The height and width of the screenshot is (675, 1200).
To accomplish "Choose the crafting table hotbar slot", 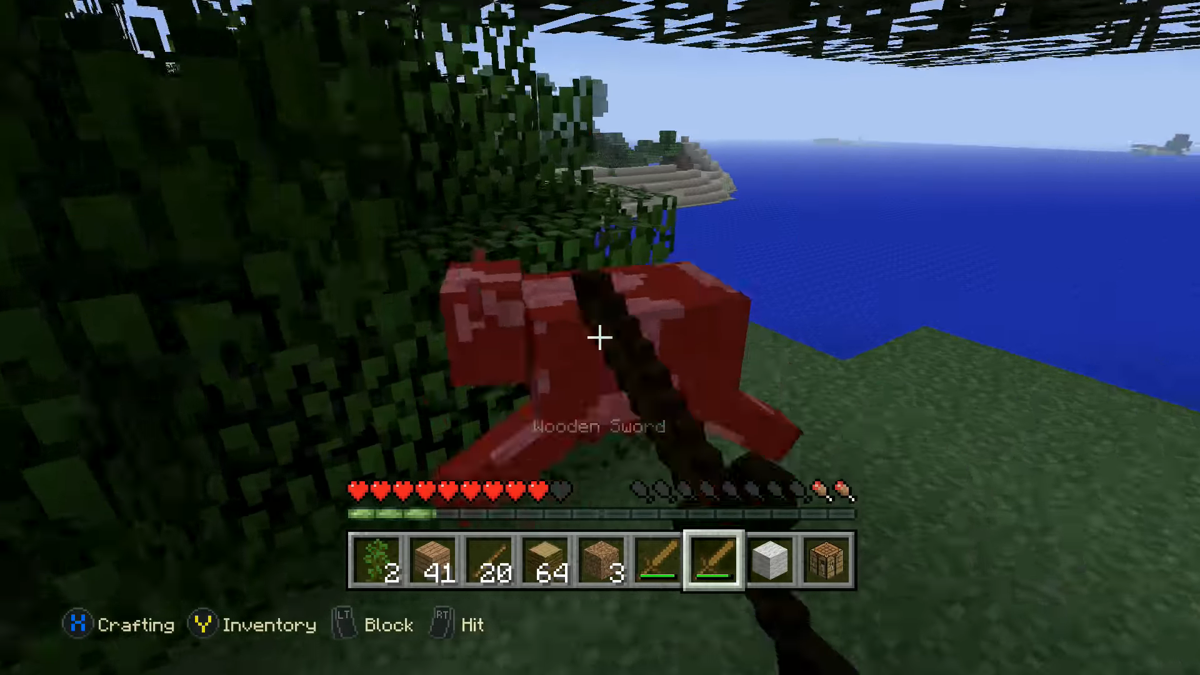I will pos(826,560).
